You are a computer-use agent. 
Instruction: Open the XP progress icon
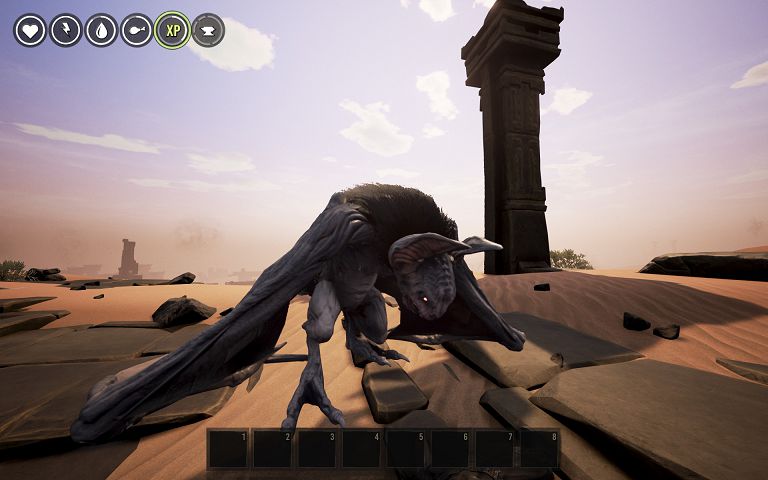pyautogui.click(x=172, y=30)
